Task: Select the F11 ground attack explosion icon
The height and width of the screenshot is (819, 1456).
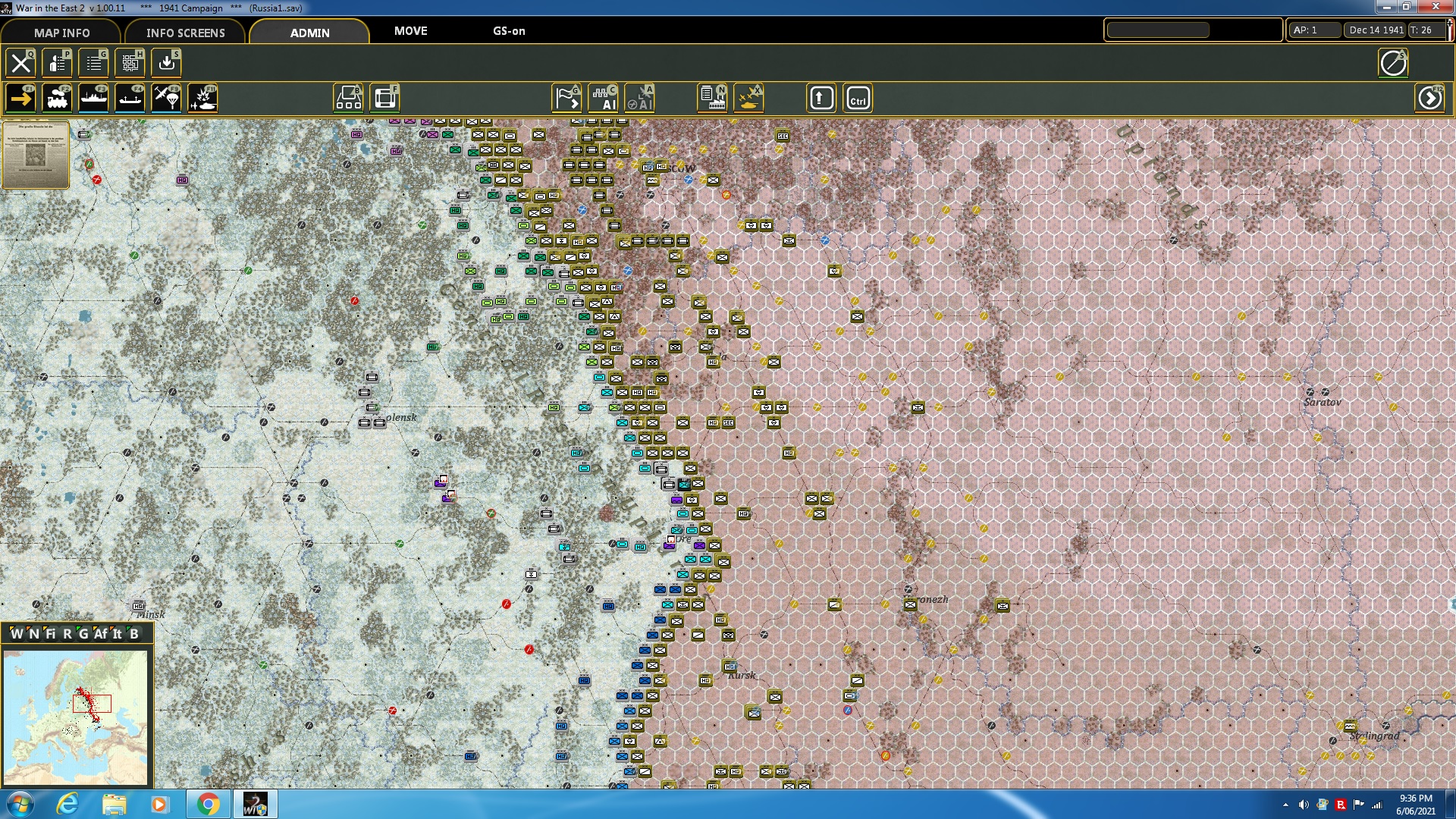Action: click(x=202, y=97)
